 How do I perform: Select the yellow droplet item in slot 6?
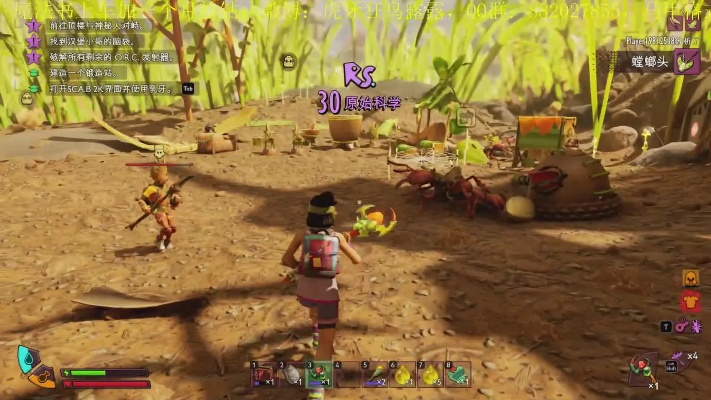402,374
